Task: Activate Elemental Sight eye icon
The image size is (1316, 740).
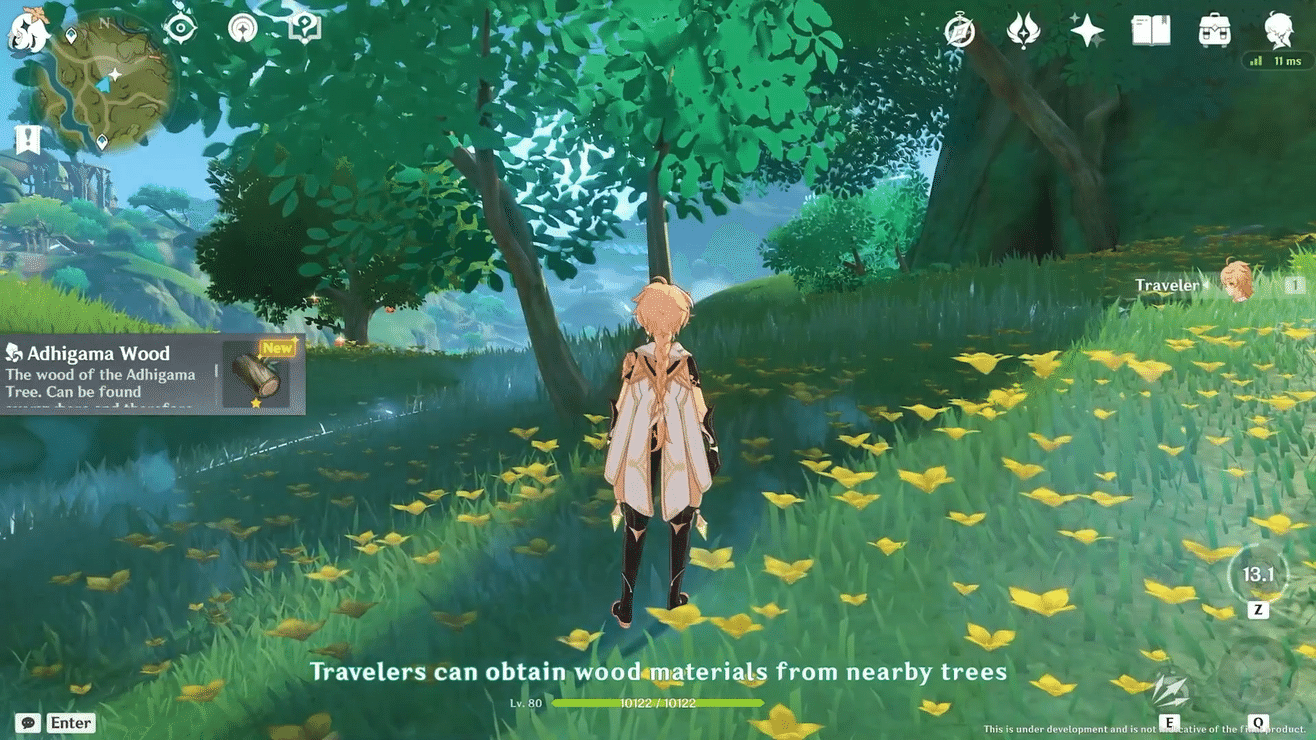Action: pos(178,28)
